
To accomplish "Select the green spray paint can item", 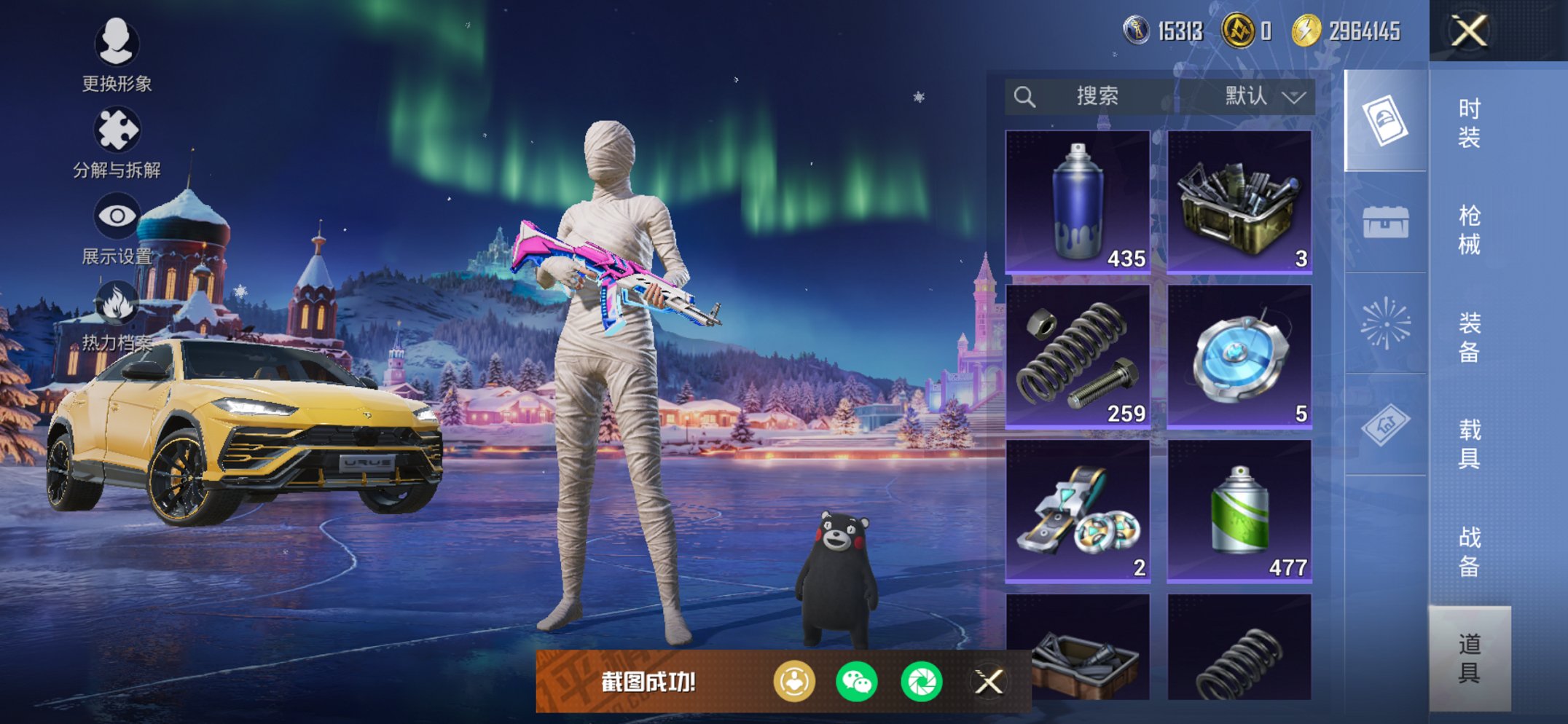I will coord(1239,511).
